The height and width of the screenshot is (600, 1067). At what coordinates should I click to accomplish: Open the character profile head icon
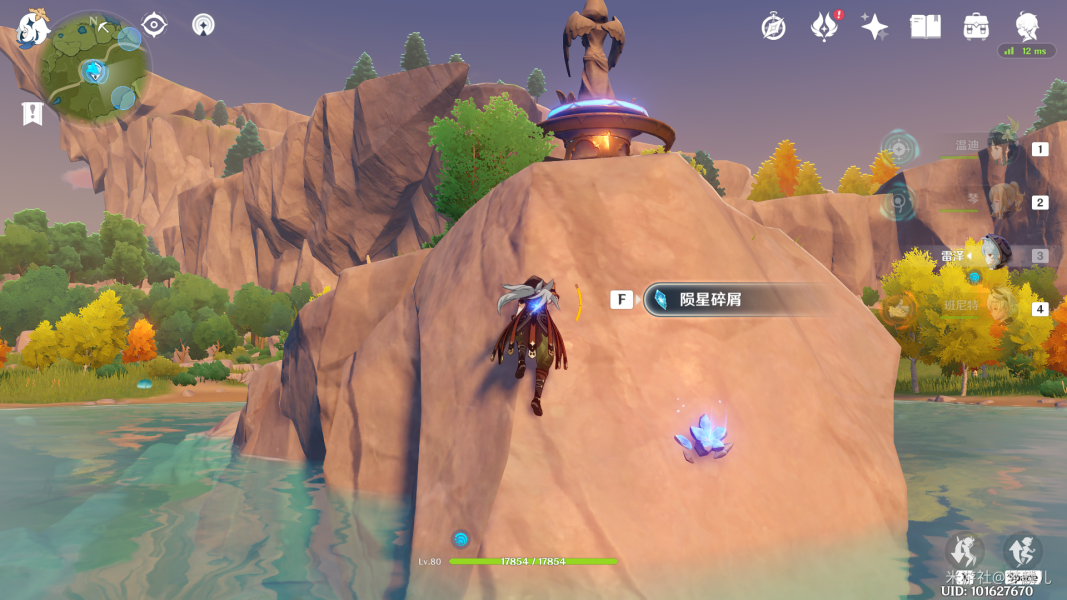point(1027,26)
